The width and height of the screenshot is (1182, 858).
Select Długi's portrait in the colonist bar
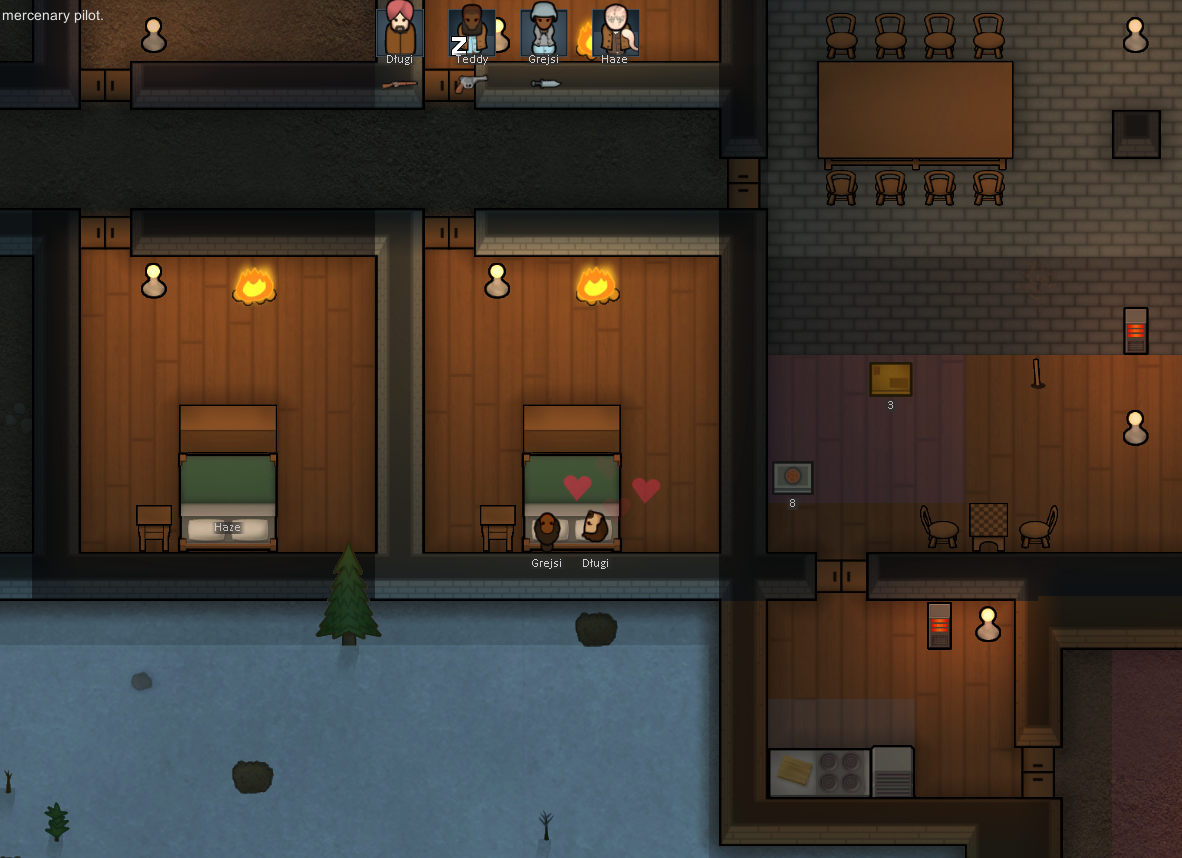pos(400,30)
